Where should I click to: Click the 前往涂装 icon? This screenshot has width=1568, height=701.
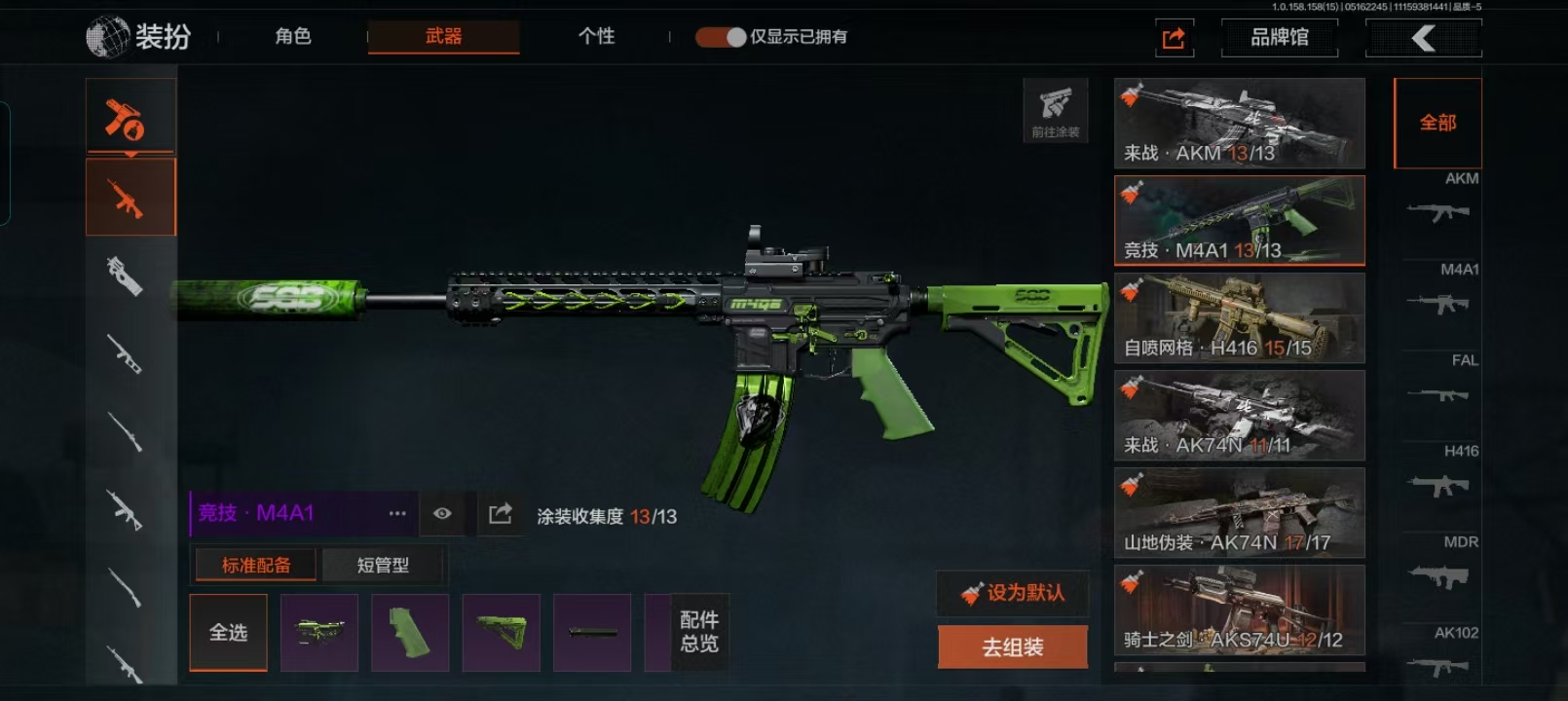(1055, 111)
